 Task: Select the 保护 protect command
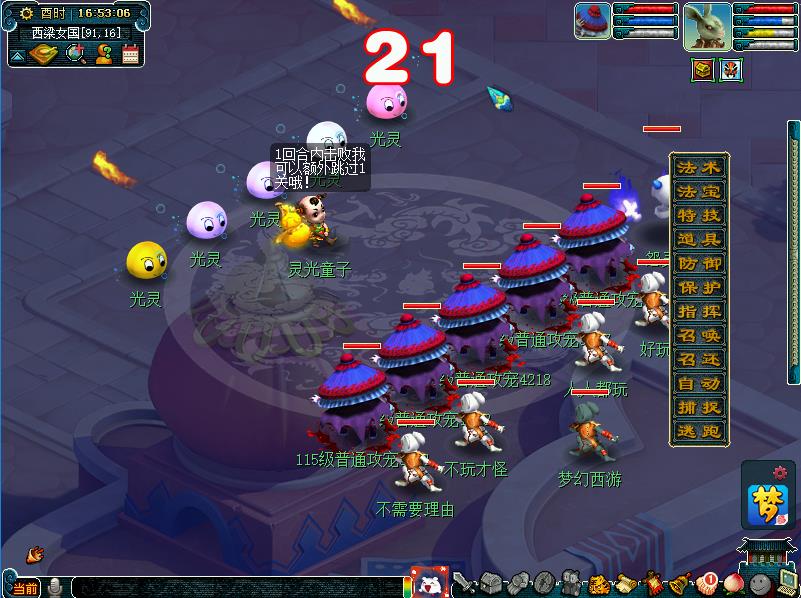(698, 287)
